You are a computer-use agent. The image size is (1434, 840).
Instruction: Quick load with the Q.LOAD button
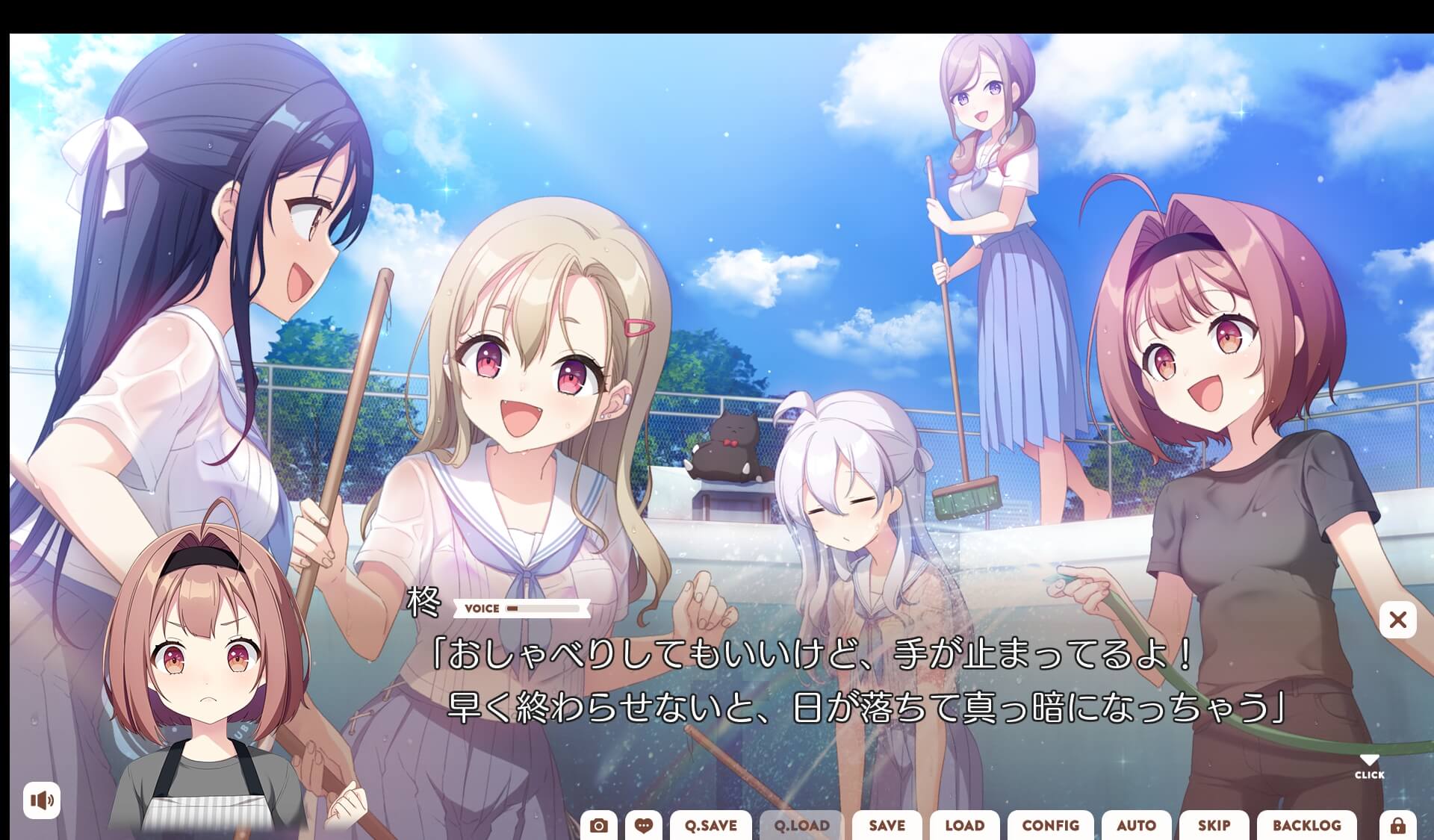click(x=799, y=826)
